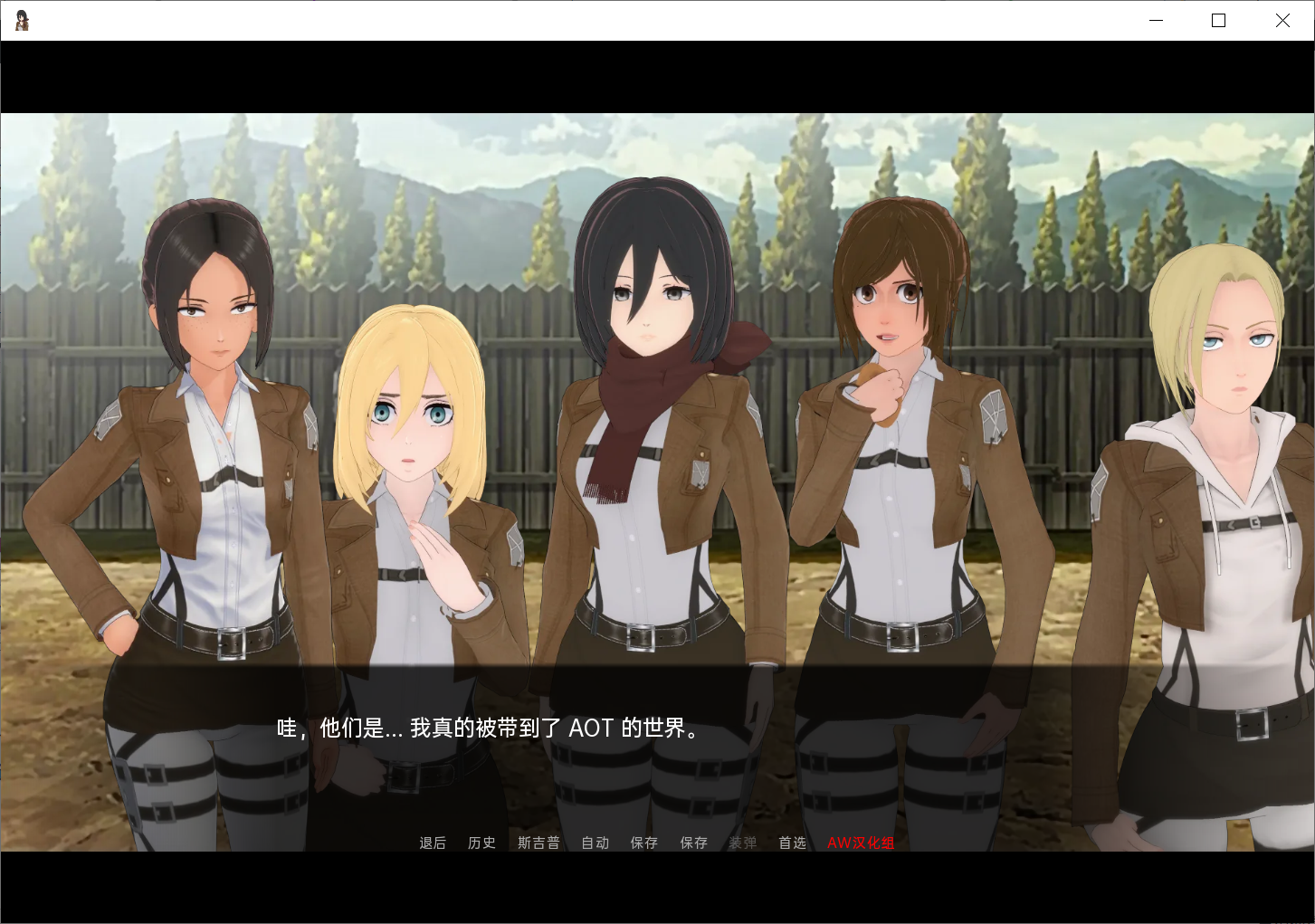The width and height of the screenshot is (1315, 924).
Task: Click Mikasa wearing the red scarf
Action: click(646, 362)
